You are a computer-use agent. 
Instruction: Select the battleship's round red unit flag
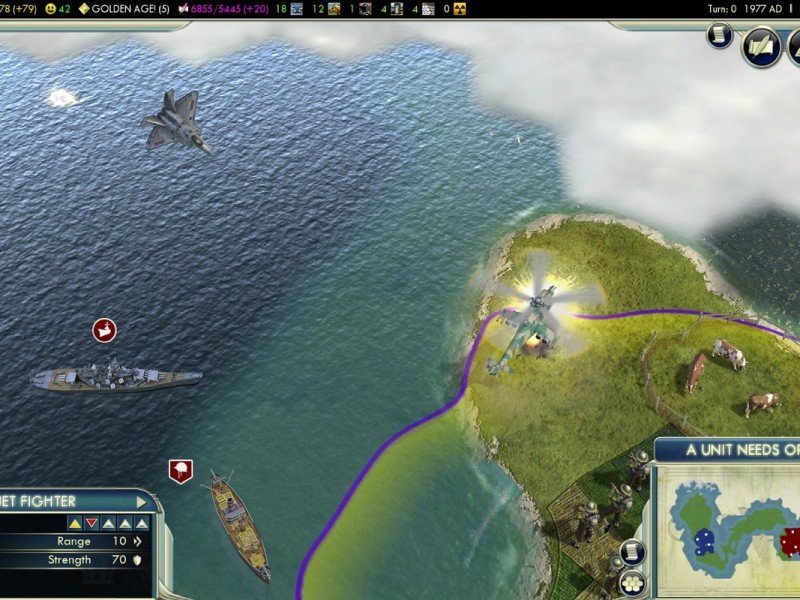pyautogui.click(x=105, y=330)
